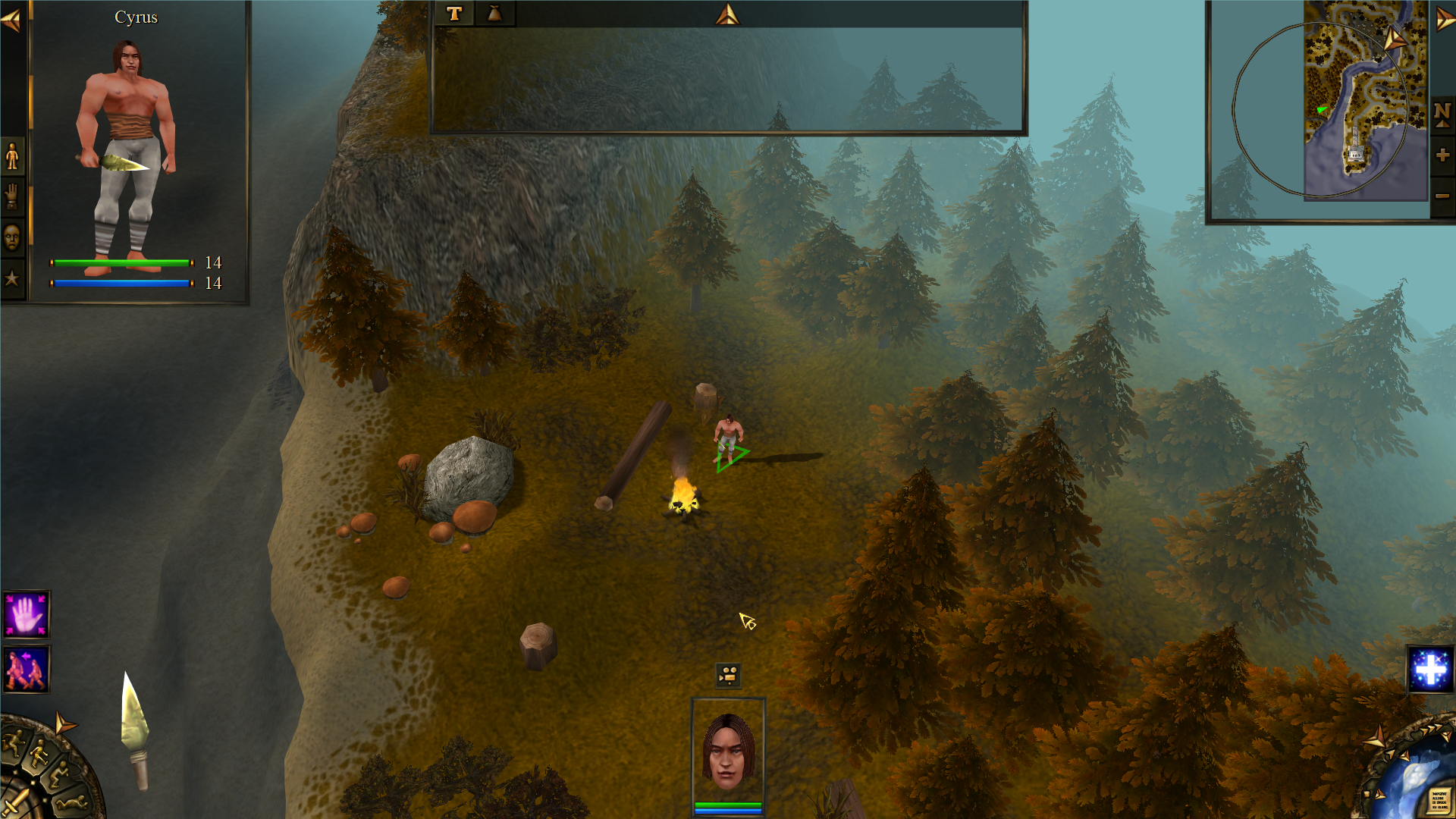Image resolution: width=1456 pixels, height=819 pixels.
Task: Toggle the T text-log button on the message bar
Action: tap(455, 12)
